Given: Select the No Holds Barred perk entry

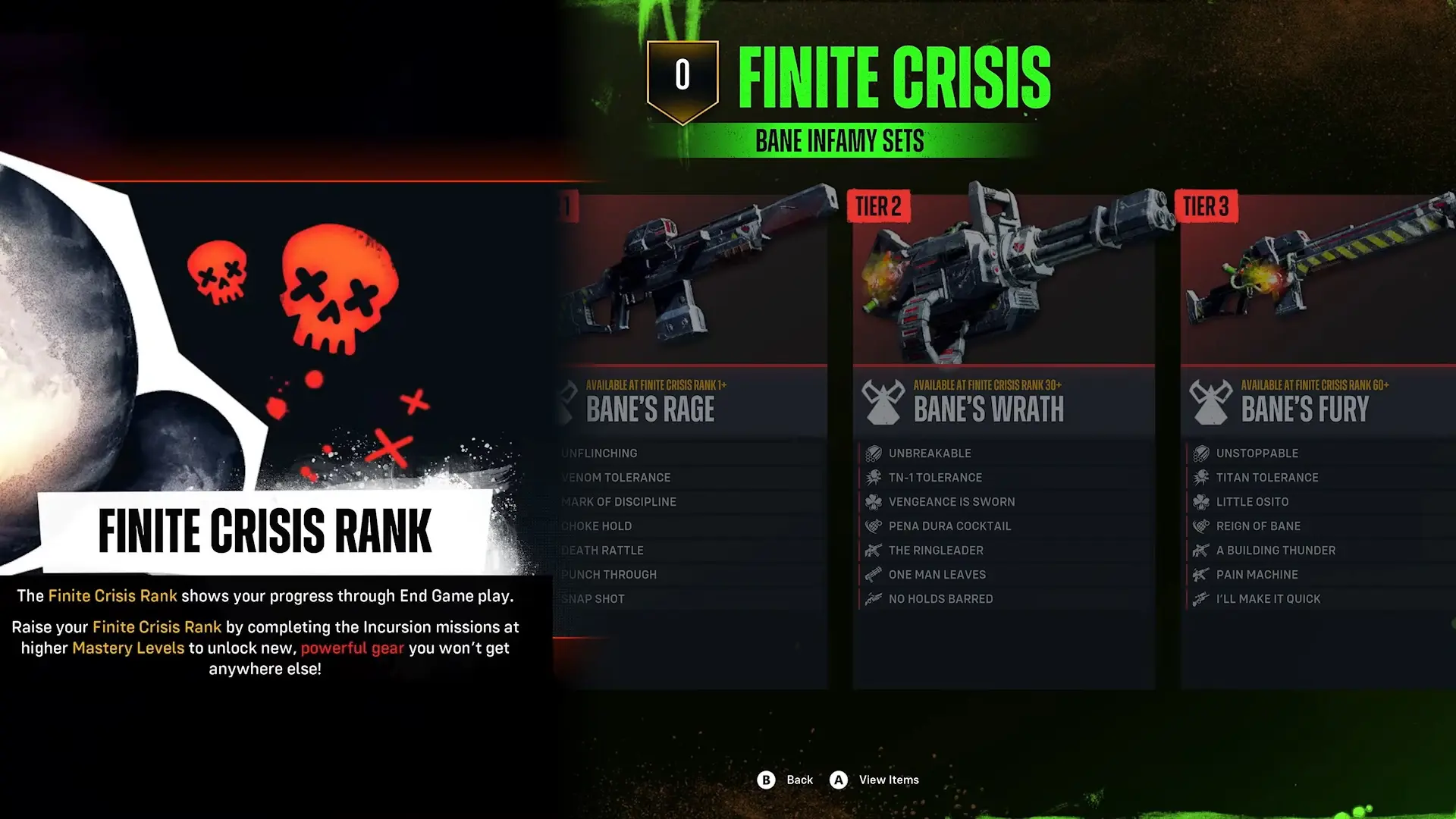Looking at the screenshot, I should (940, 598).
